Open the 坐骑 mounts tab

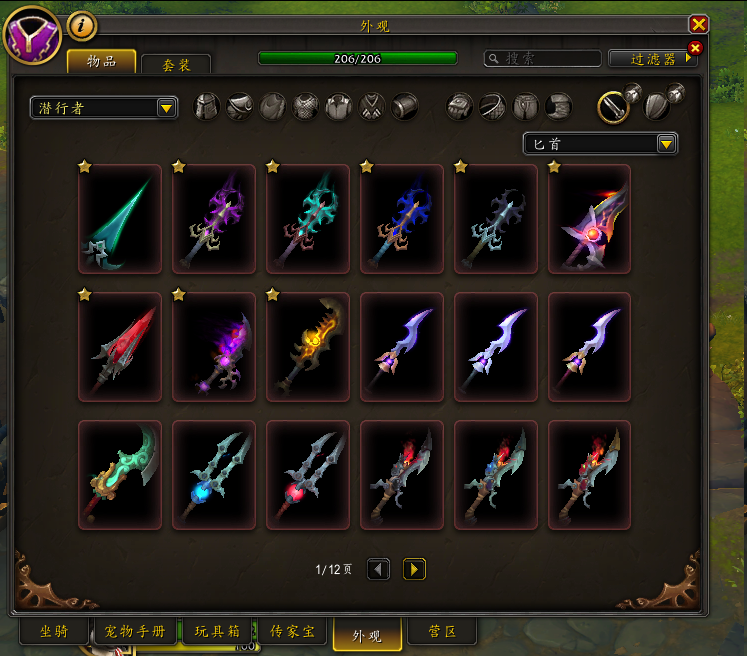pos(53,632)
